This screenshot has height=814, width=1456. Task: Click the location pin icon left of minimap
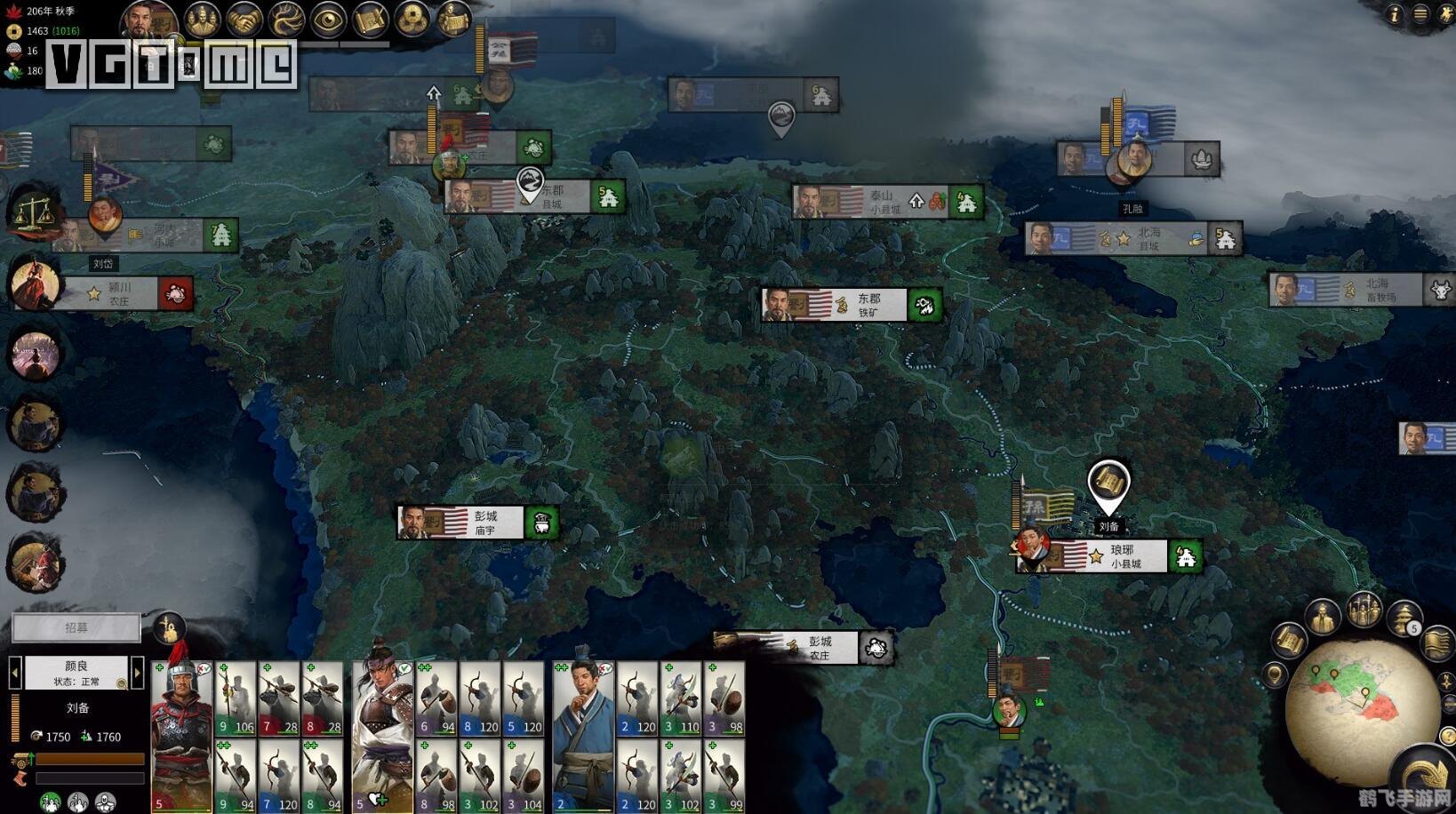(x=1275, y=675)
